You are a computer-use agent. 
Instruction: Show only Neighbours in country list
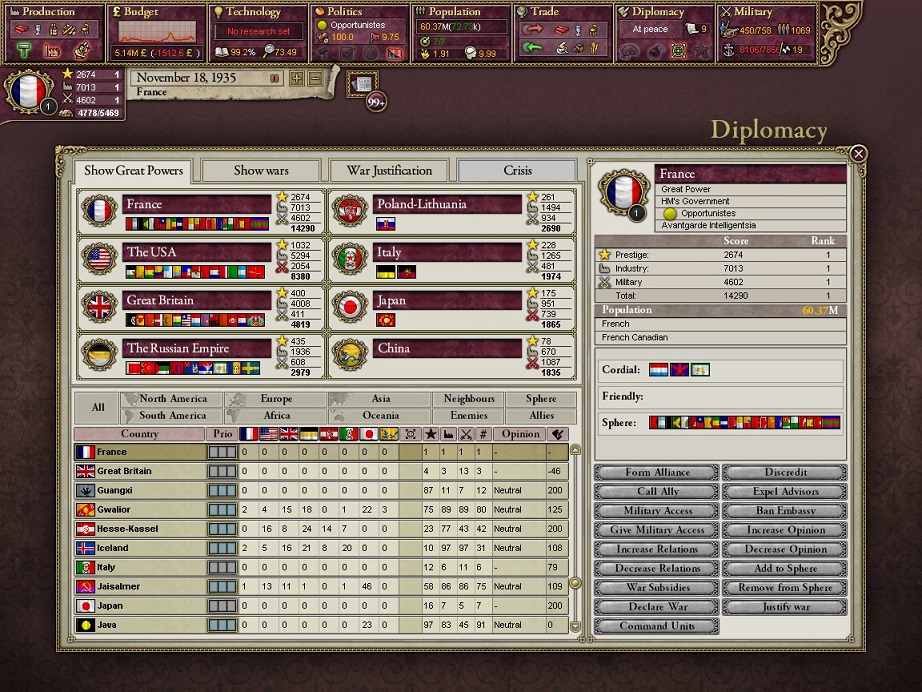[x=469, y=399]
